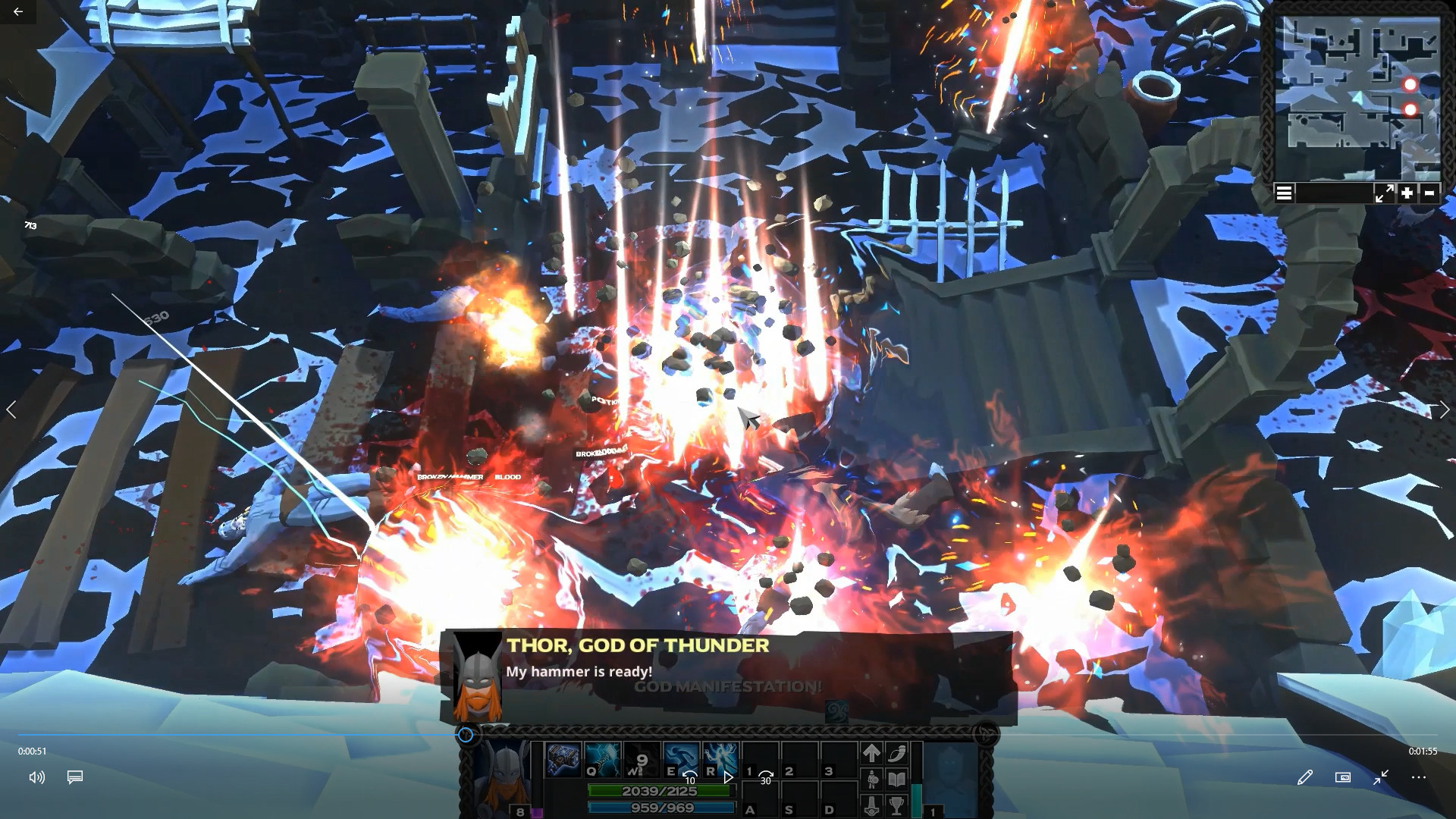Toggle the video player volume
The height and width of the screenshot is (819, 1456).
pos(36,777)
